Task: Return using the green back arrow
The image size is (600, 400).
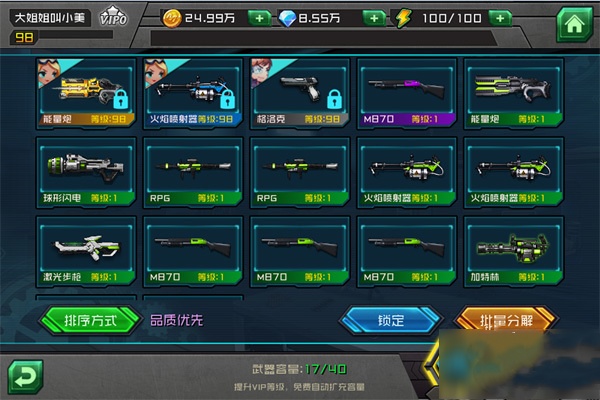Action: point(24,376)
